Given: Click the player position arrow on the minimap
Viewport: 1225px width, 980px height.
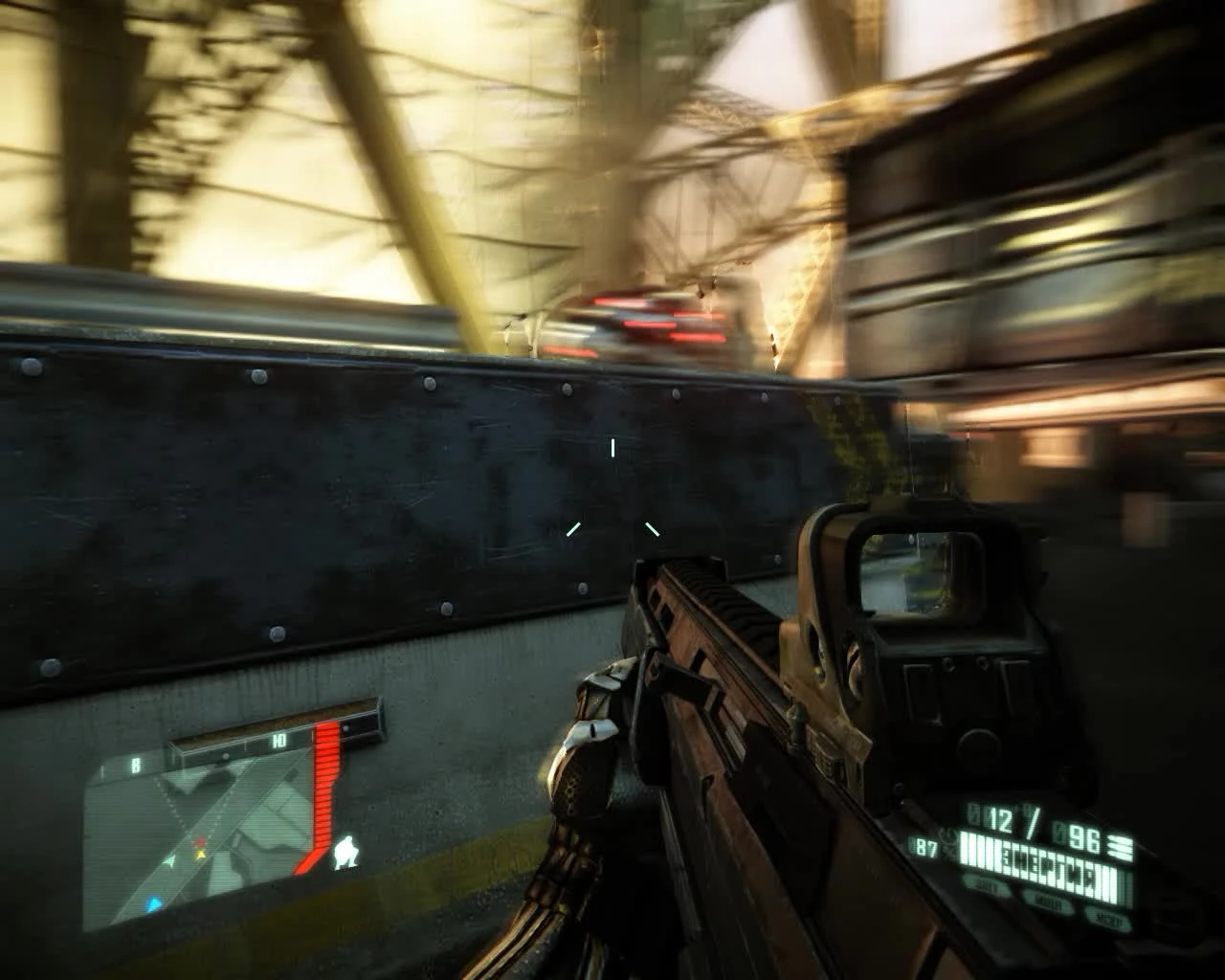Looking at the screenshot, I should [170, 861].
